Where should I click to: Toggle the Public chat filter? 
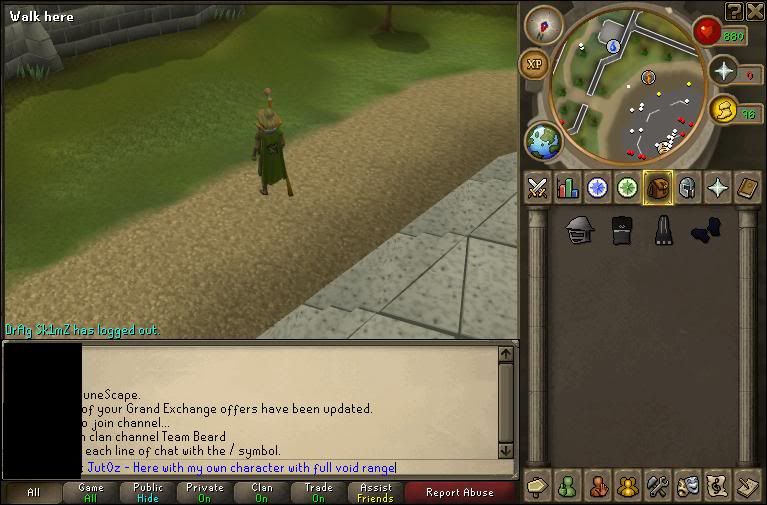147,492
